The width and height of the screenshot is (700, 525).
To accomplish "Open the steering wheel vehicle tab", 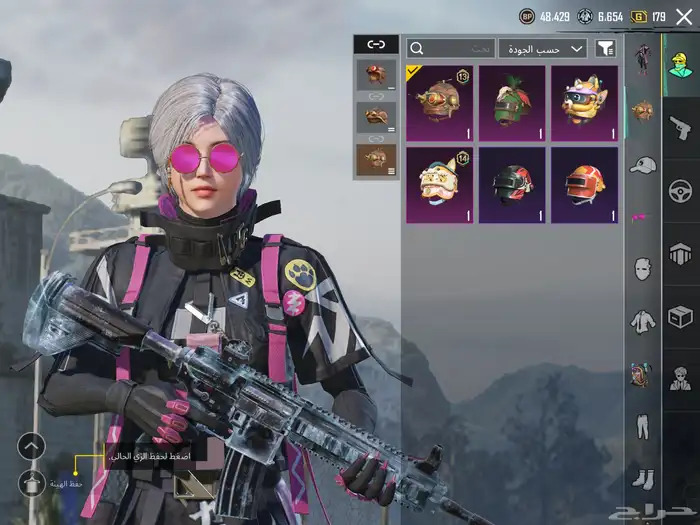I will click(680, 190).
